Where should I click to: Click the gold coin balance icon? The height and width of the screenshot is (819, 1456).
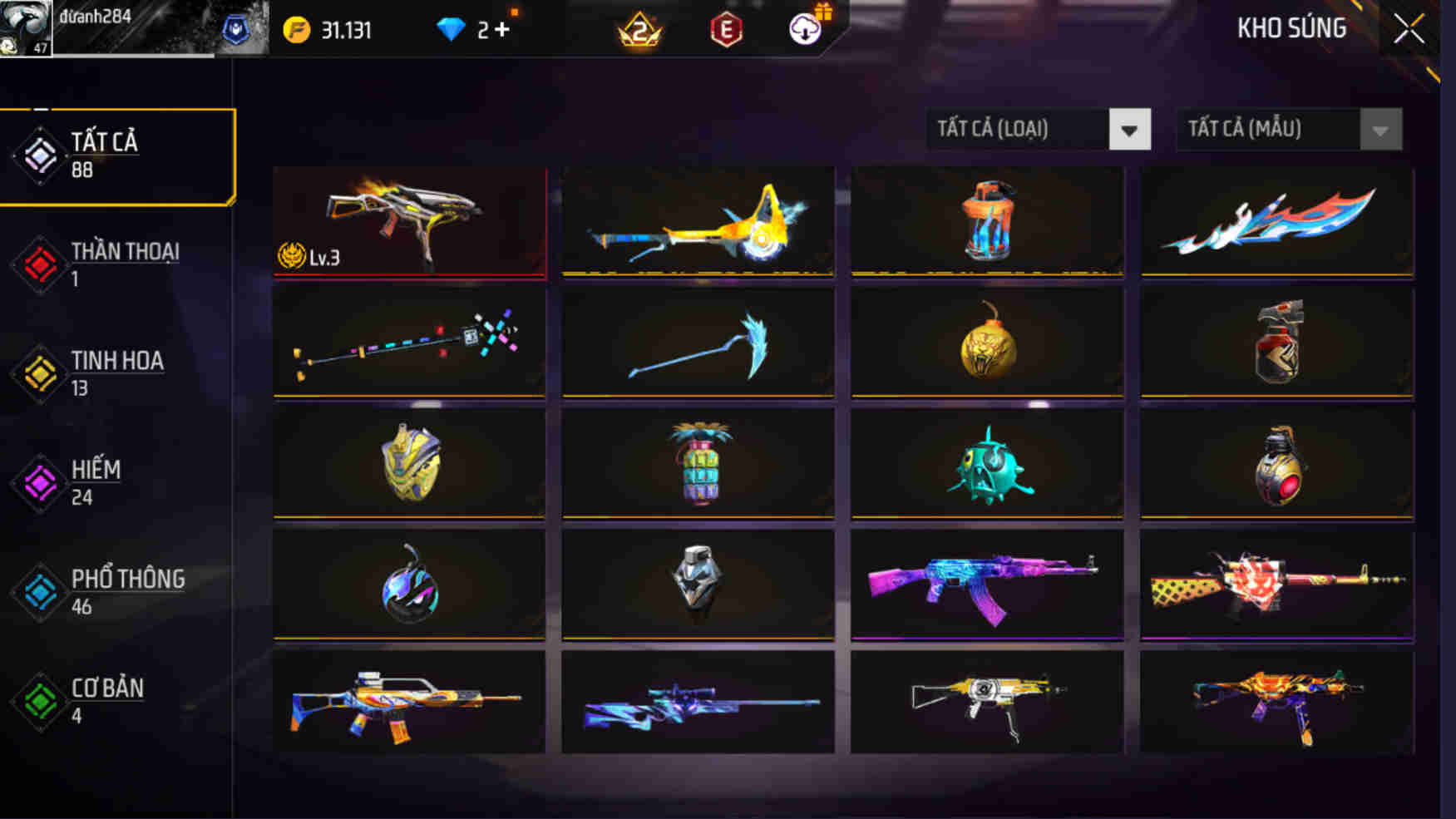[x=295, y=27]
